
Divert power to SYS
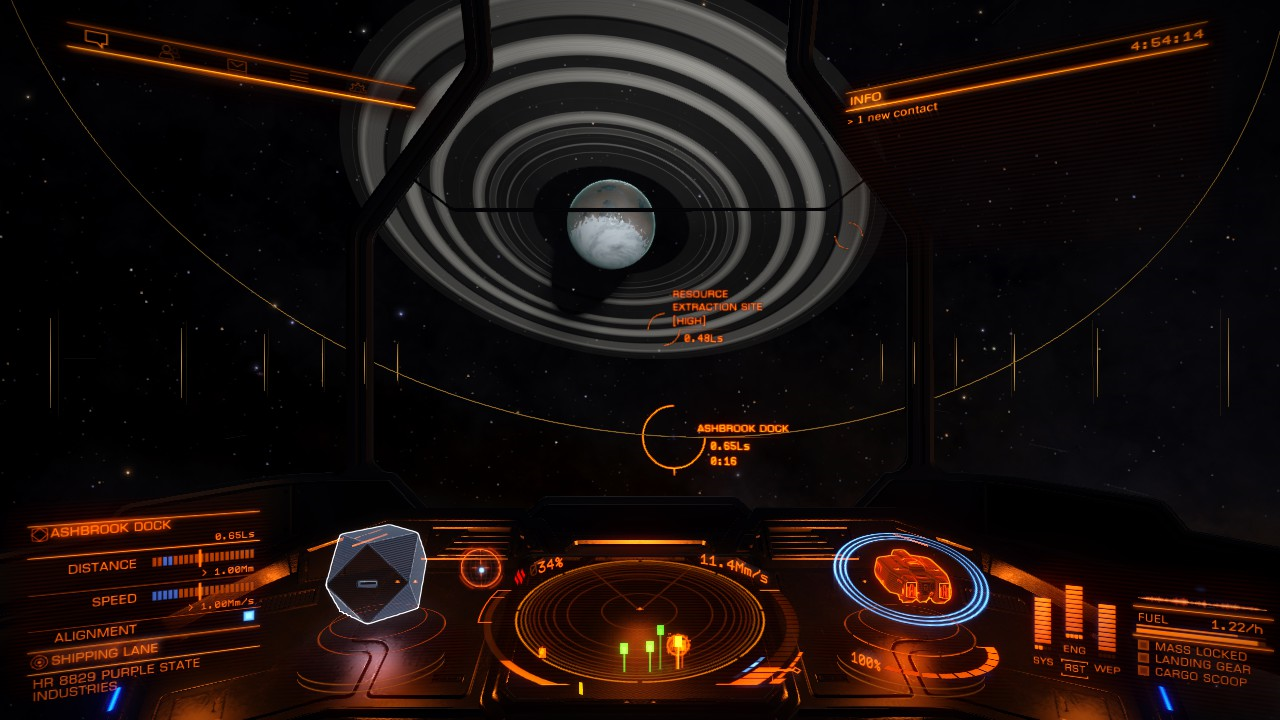click(1043, 660)
